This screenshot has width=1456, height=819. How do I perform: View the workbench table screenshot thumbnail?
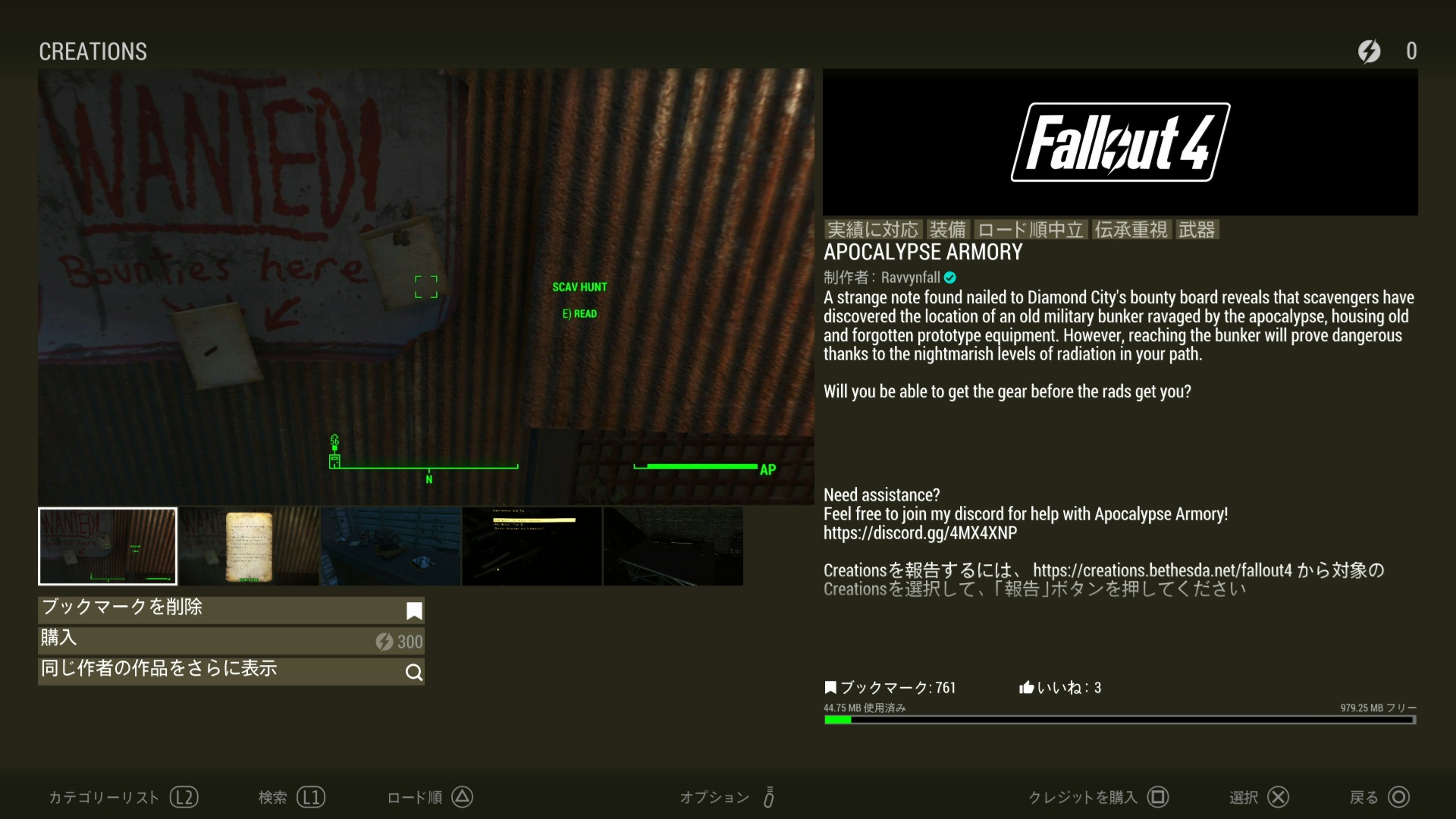pyautogui.click(x=391, y=546)
